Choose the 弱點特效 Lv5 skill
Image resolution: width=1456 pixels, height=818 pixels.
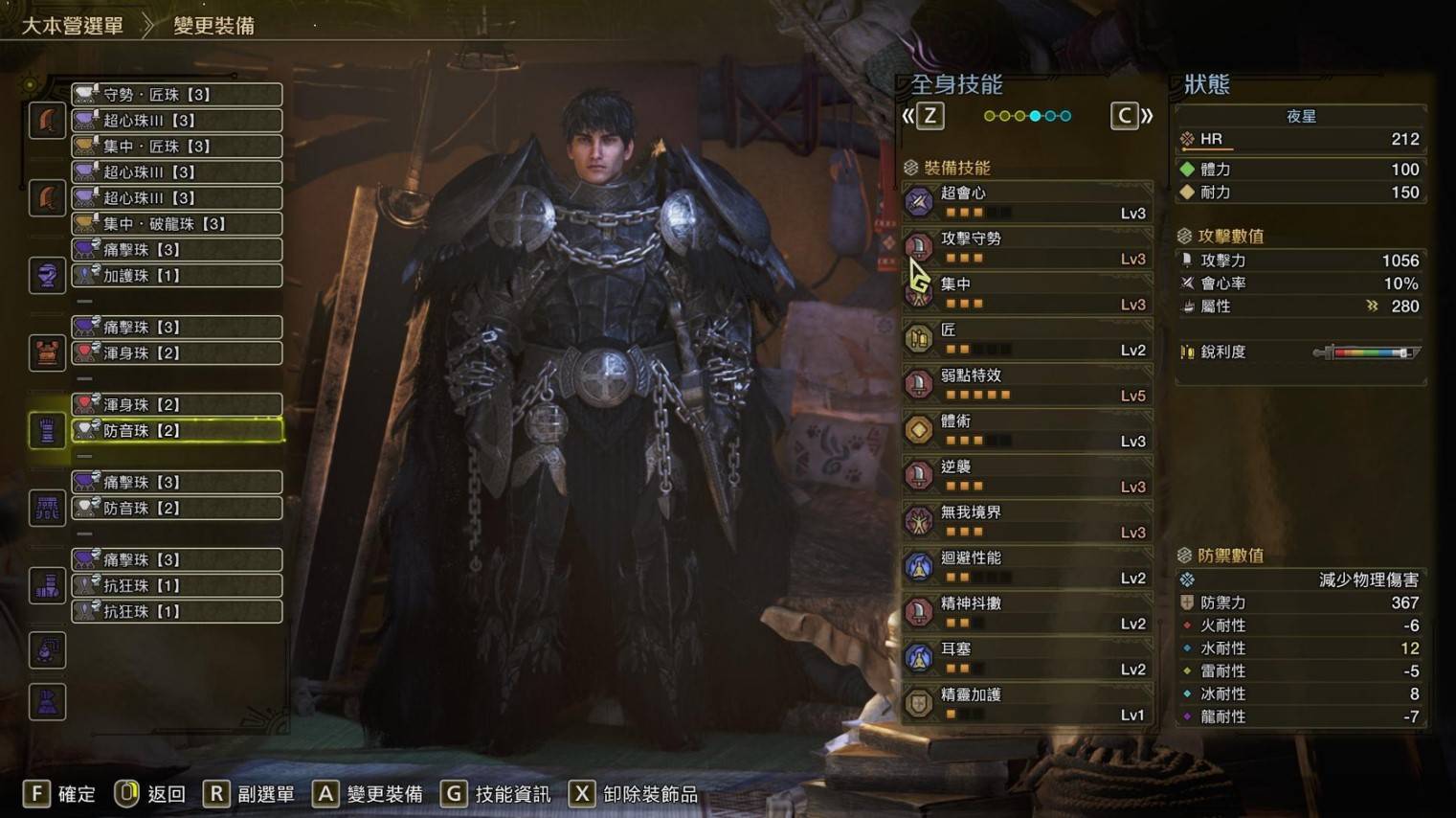pos(1027,385)
